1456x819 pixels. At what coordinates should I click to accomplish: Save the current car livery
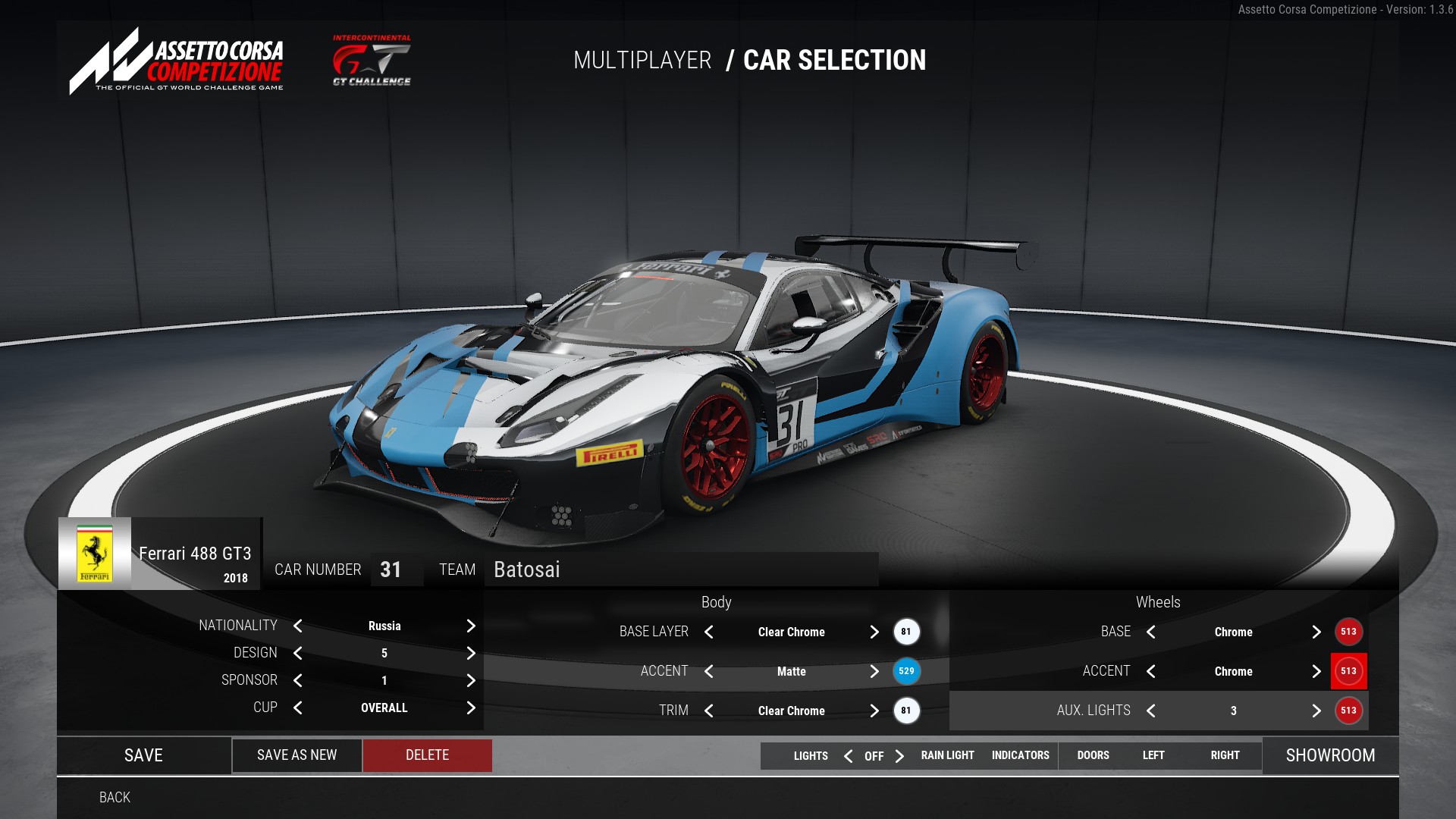[143, 755]
